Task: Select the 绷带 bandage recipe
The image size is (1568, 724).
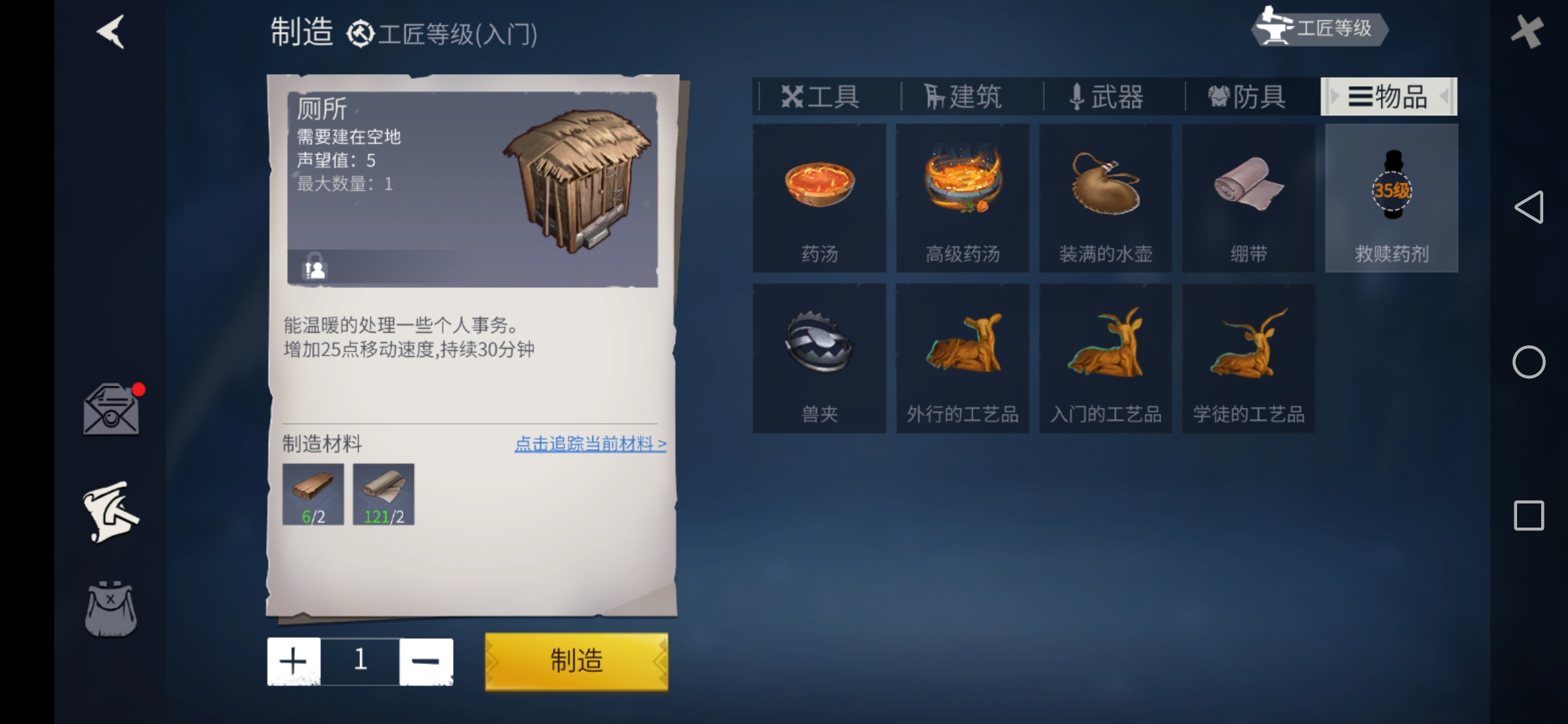Action: point(1248,198)
